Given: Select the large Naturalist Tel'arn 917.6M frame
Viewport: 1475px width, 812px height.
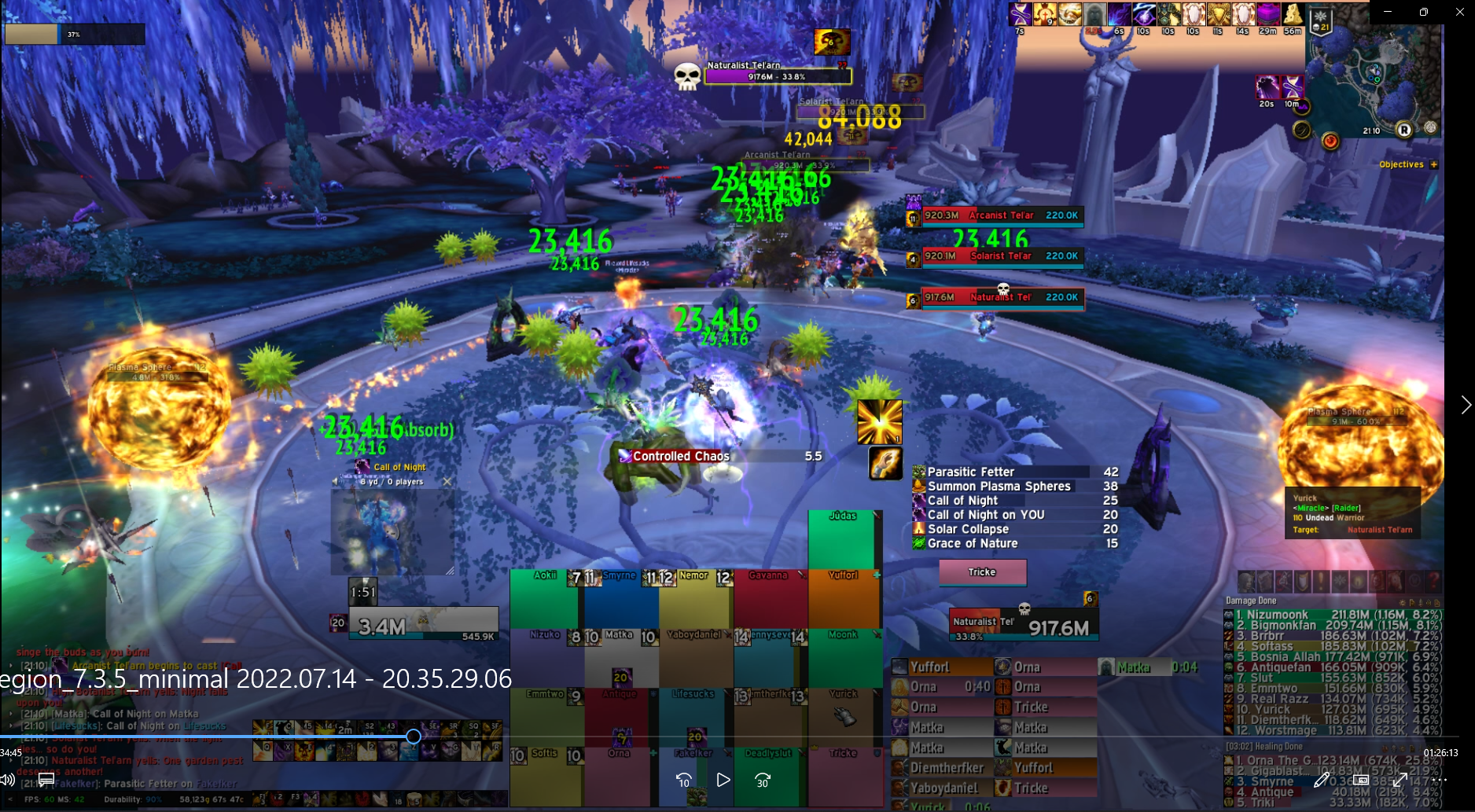Looking at the screenshot, I should (1023, 625).
